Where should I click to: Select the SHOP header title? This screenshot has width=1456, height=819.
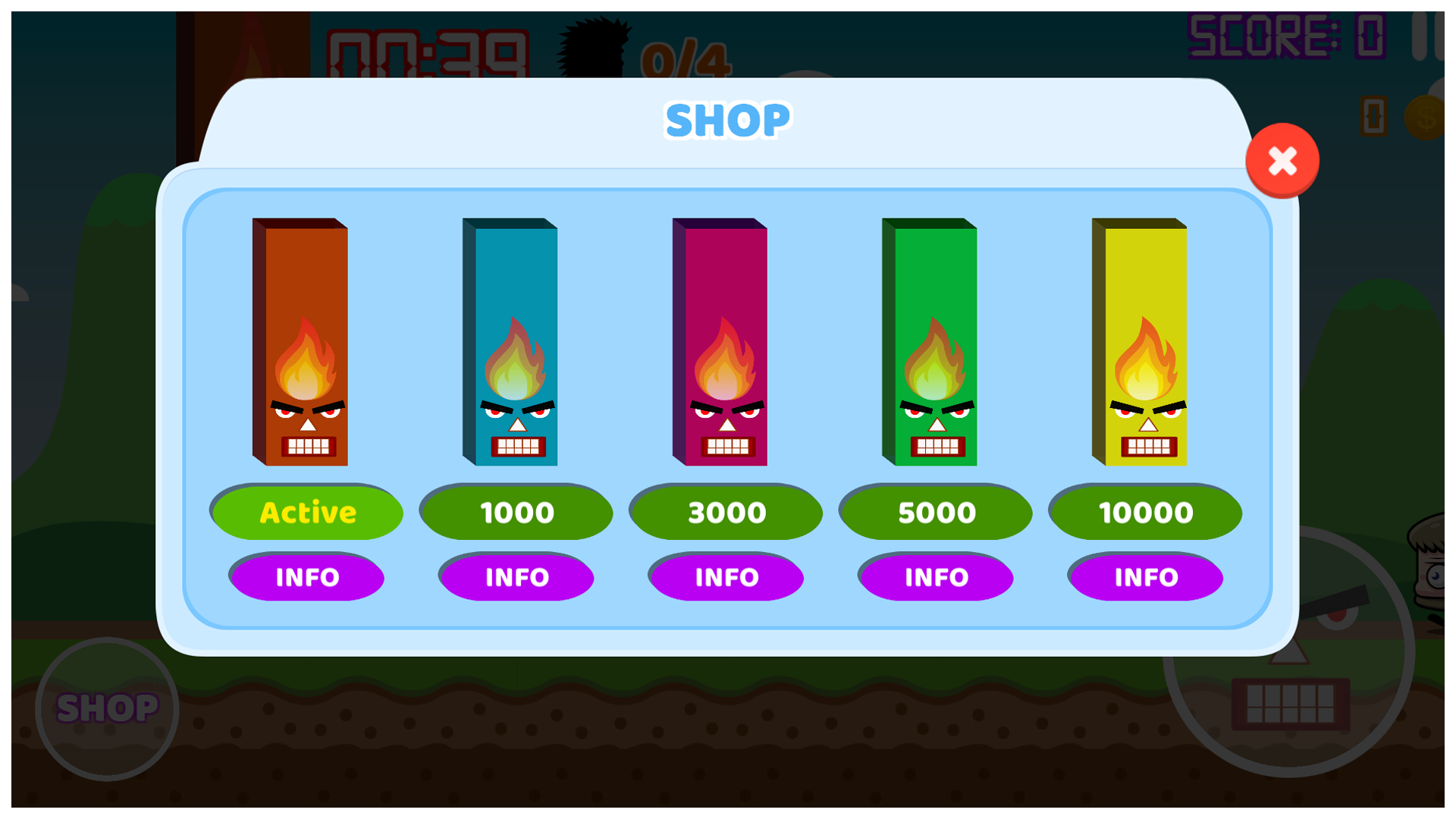coord(726,118)
